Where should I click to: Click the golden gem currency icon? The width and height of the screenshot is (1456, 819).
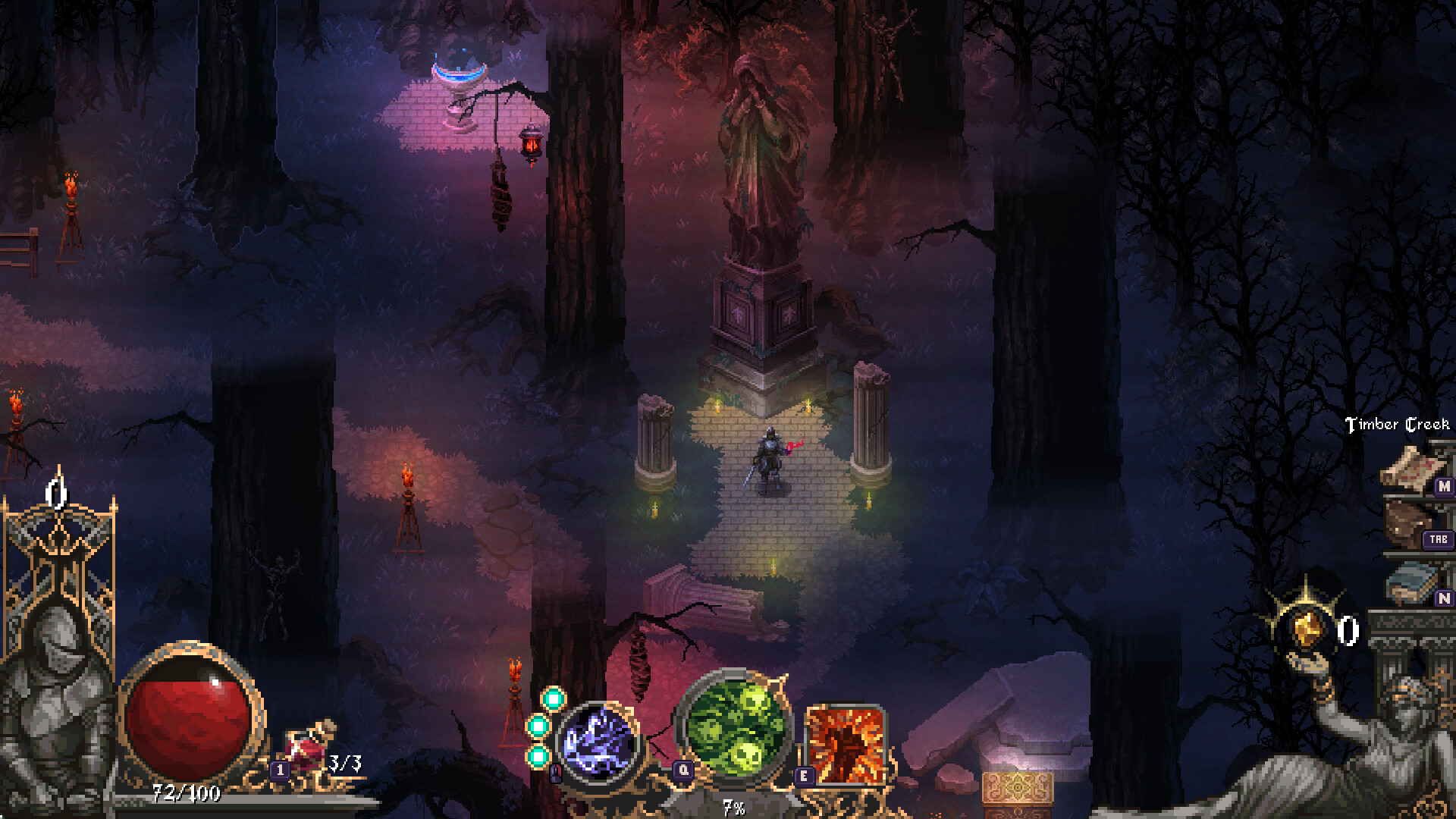click(x=1305, y=629)
